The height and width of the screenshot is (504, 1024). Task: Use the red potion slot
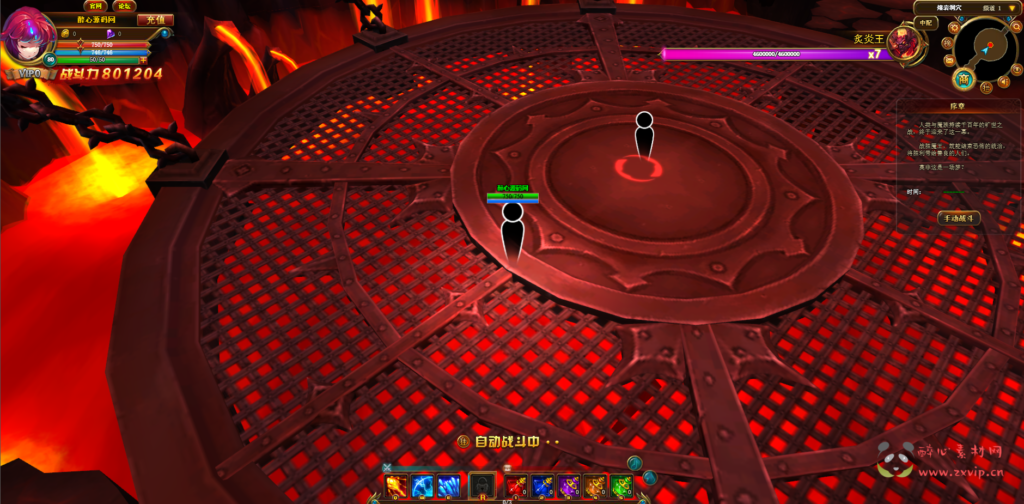[517, 486]
